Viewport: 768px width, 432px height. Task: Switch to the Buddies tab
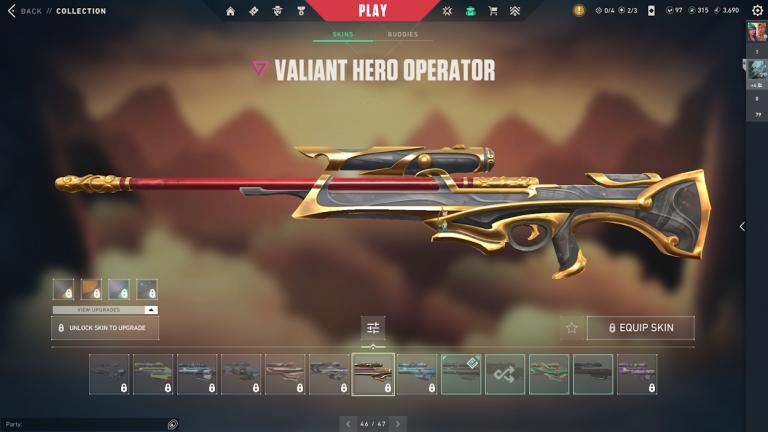coord(403,35)
